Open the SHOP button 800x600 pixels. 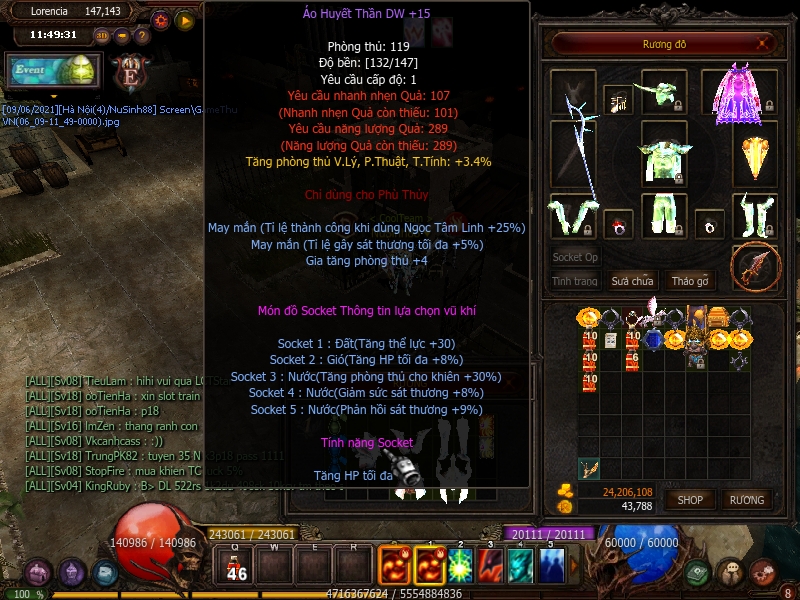click(691, 499)
